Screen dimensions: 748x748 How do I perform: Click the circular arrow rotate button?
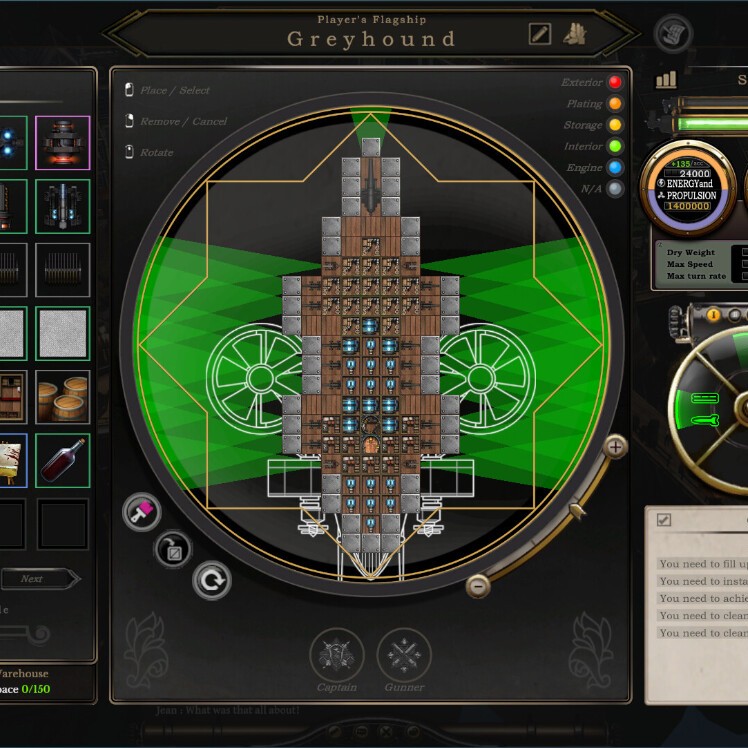211,580
